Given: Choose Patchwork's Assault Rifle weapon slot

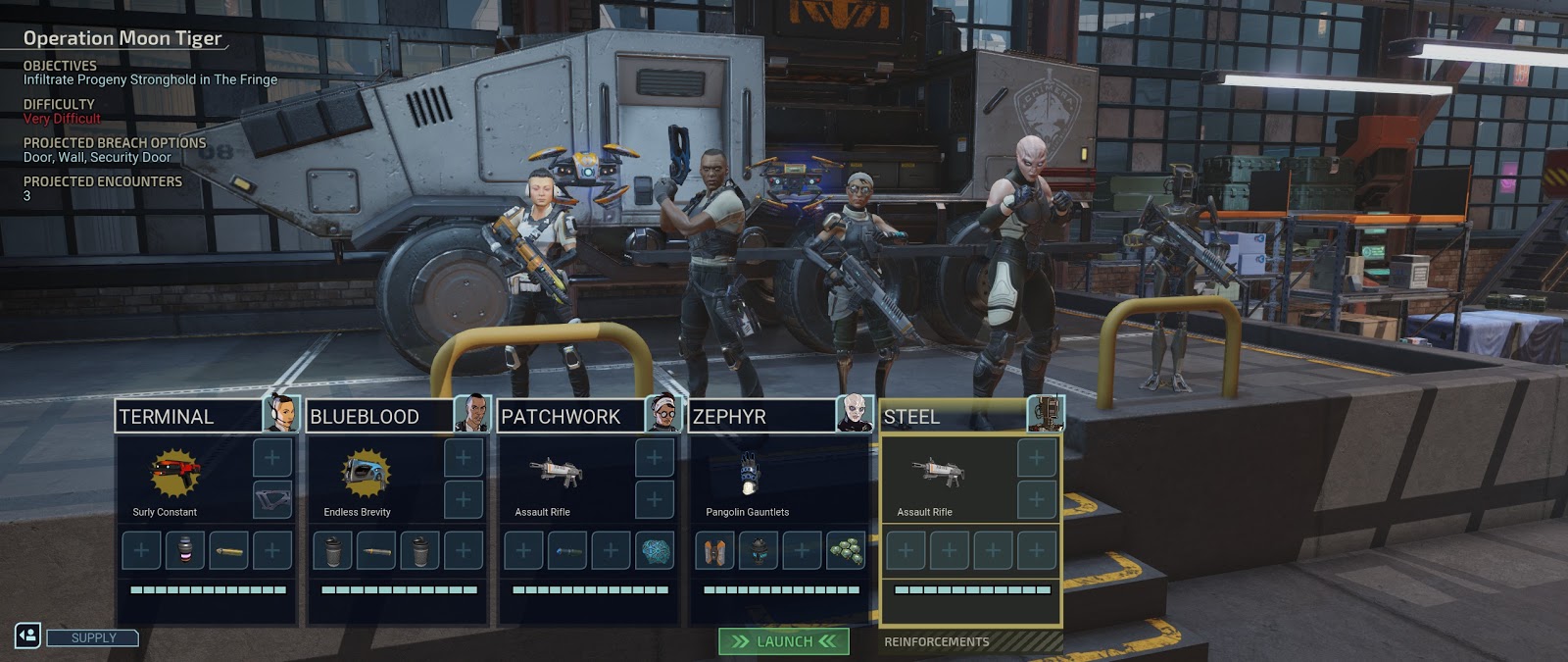Looking at the screenshot, I should point(556,479).
